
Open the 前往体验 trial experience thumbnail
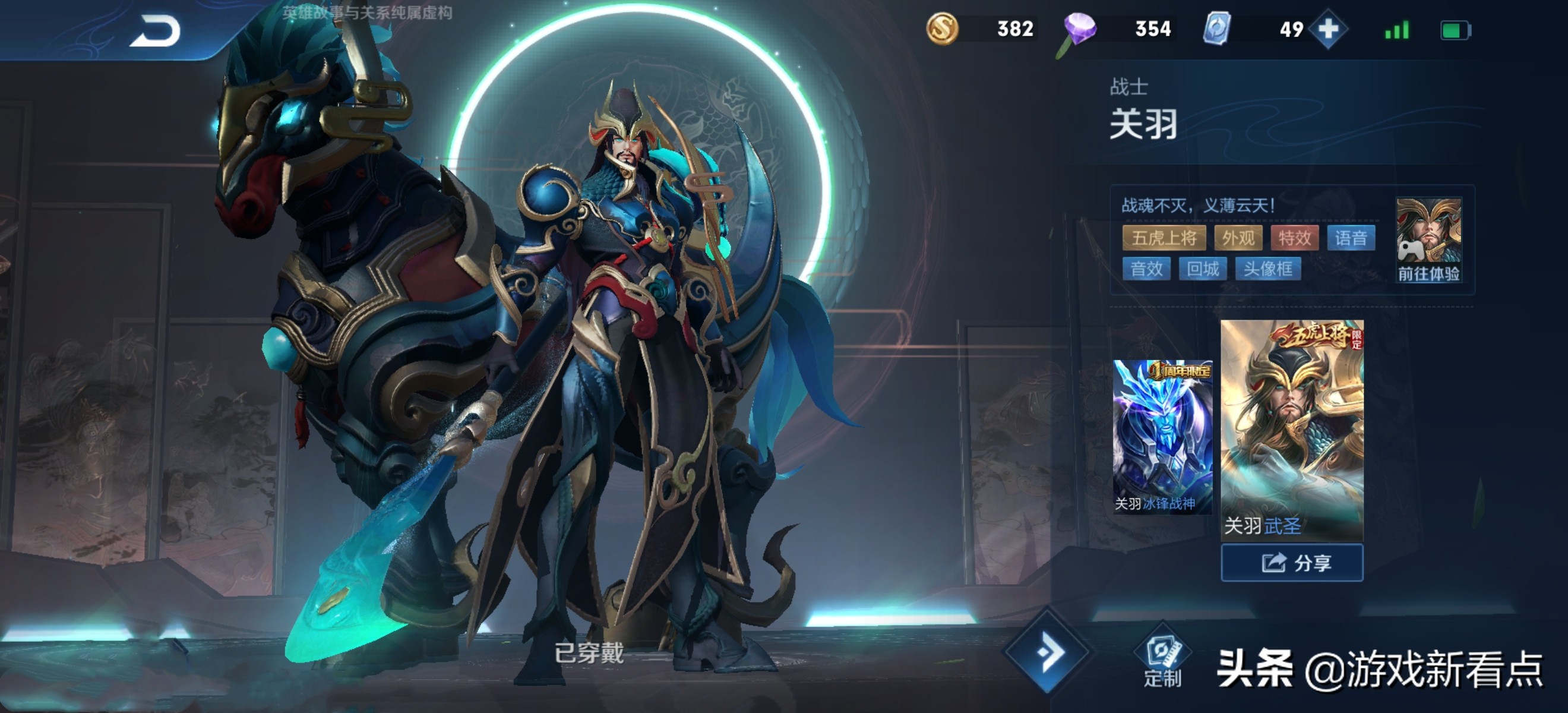click(x=1428, y=240)
